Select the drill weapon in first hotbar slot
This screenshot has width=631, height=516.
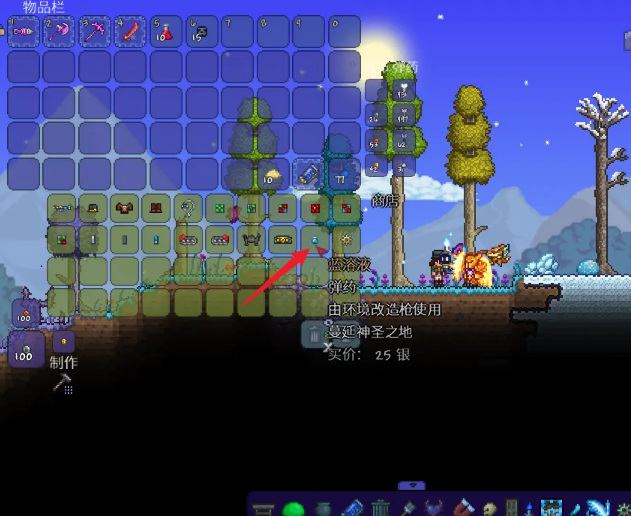coord(24,33)
